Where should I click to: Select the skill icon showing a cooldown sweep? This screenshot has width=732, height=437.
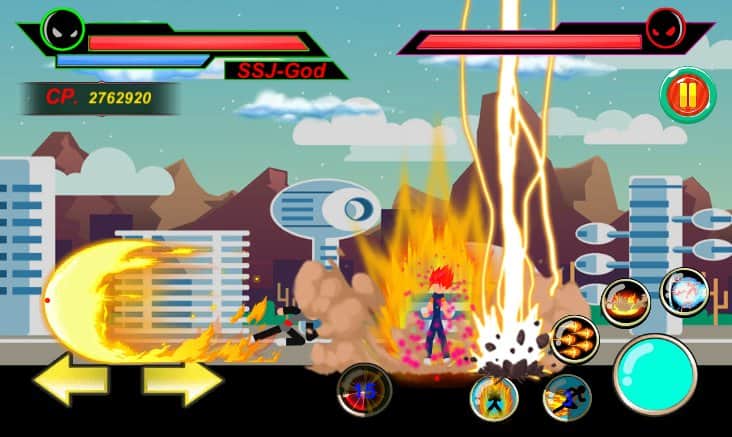[x=363, y=391]
